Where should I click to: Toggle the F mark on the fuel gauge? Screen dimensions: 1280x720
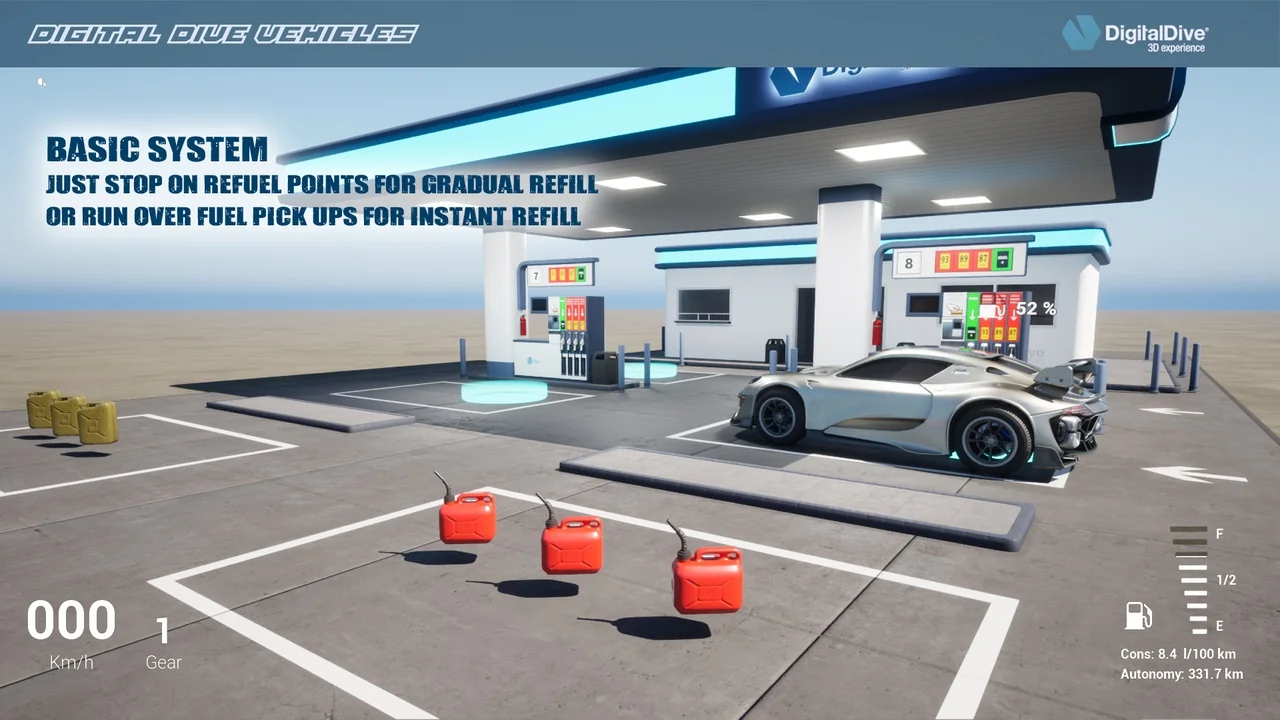pyautogui.click(x=1218, y=535)
